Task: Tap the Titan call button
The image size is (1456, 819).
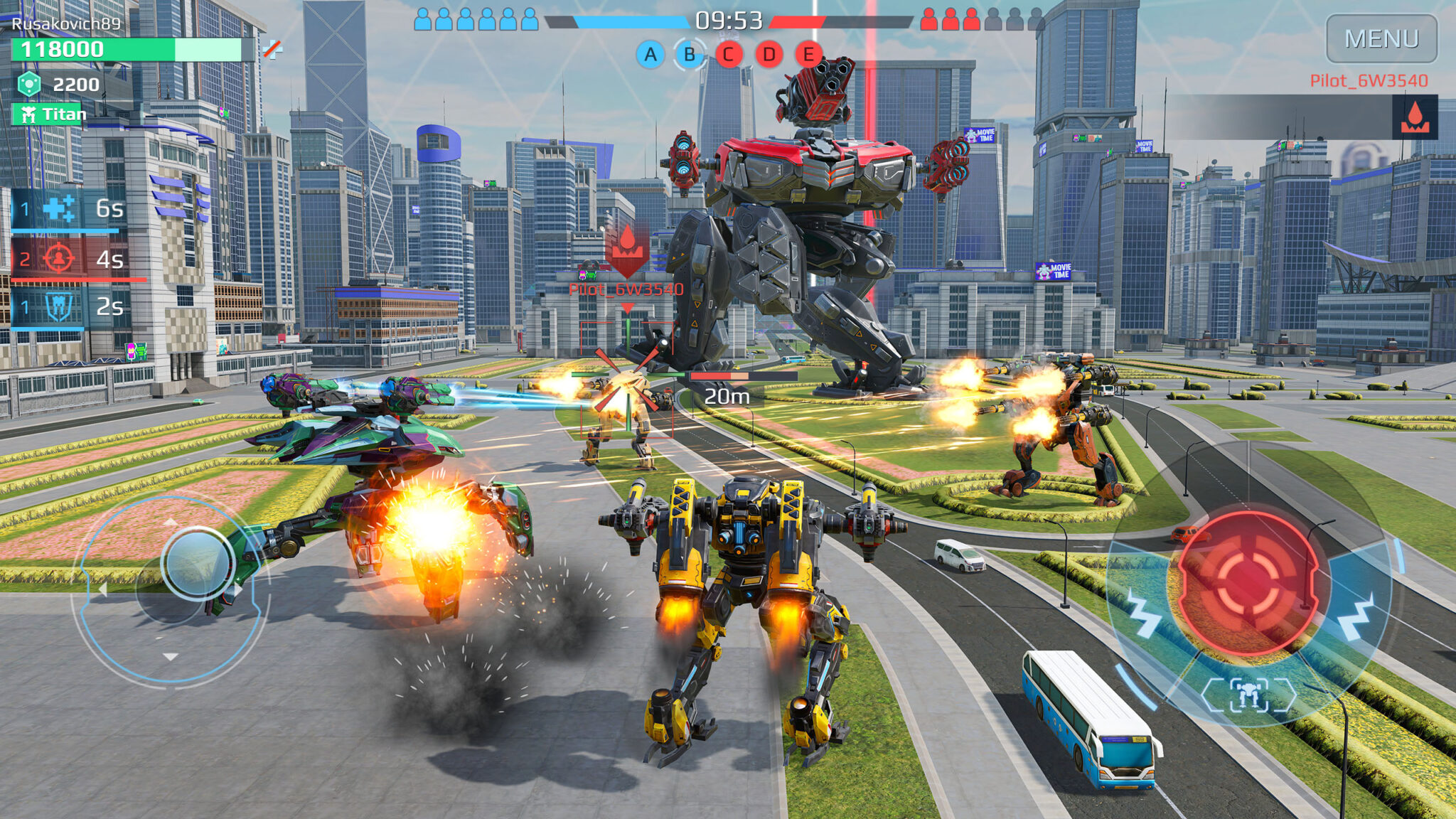Action: click(50, 114)
